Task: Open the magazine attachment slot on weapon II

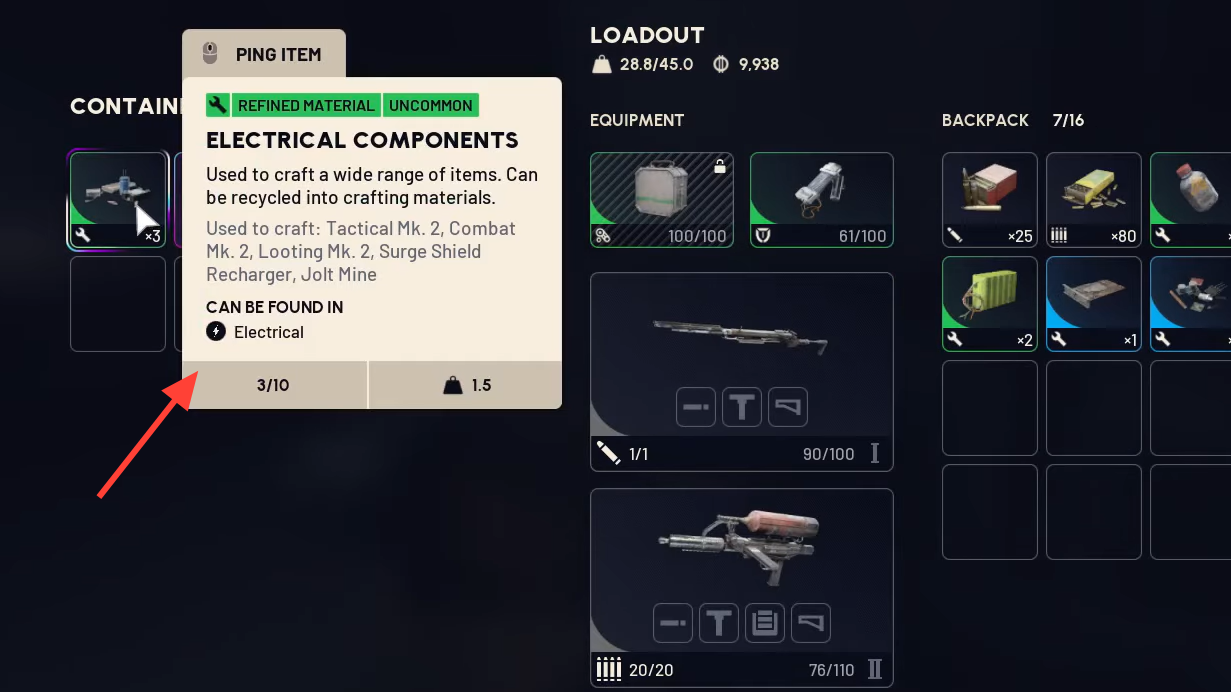Action: click(x=765, y=623)
